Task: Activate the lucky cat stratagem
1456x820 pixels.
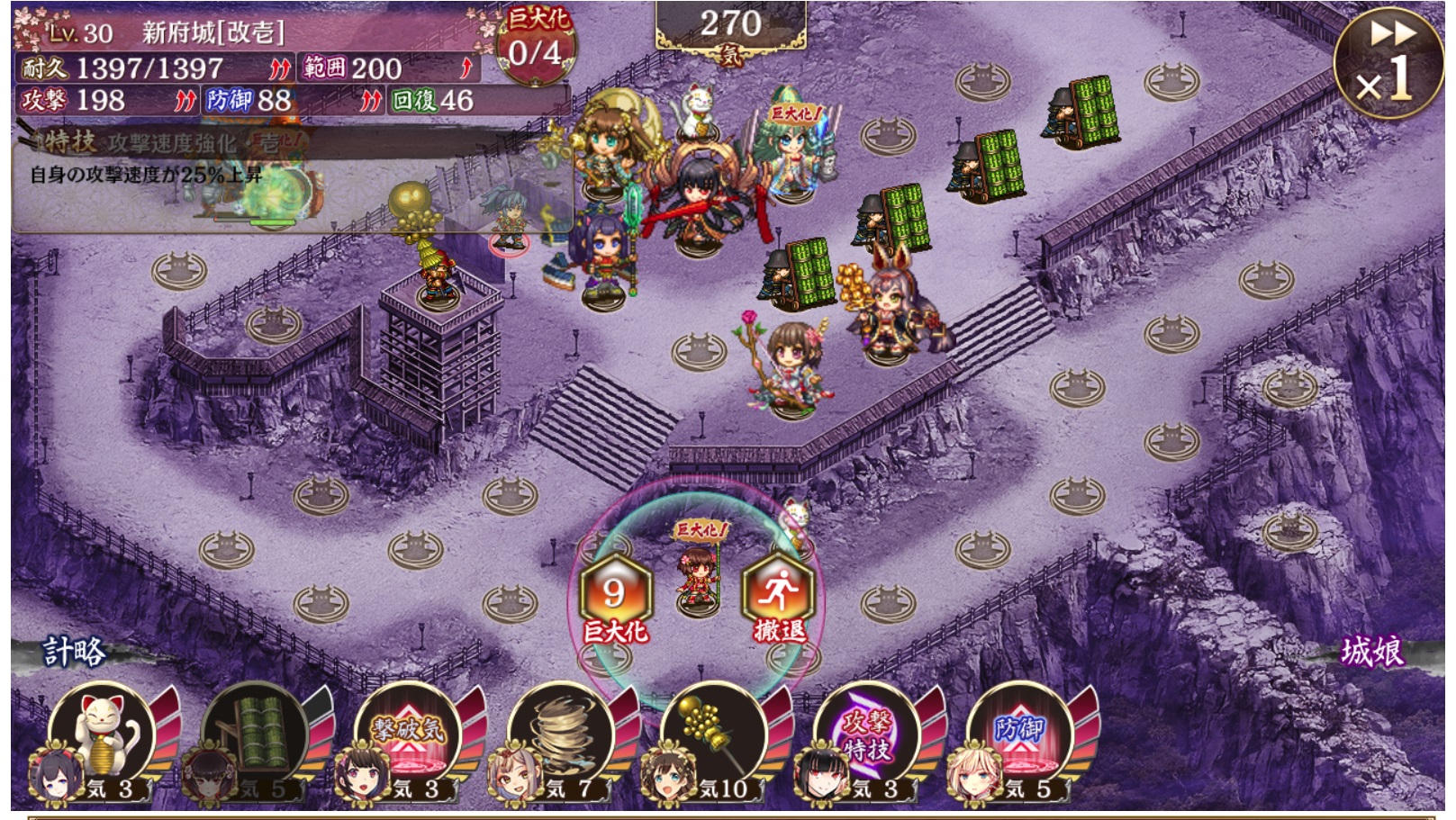Action: [102, 734]
